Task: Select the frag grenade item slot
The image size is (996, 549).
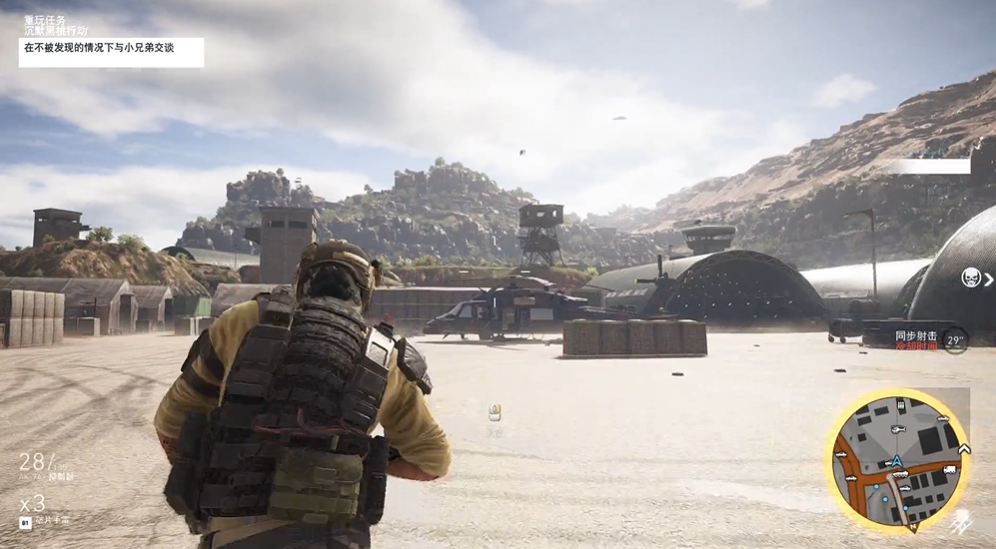Action: click(x=26, y=522)
